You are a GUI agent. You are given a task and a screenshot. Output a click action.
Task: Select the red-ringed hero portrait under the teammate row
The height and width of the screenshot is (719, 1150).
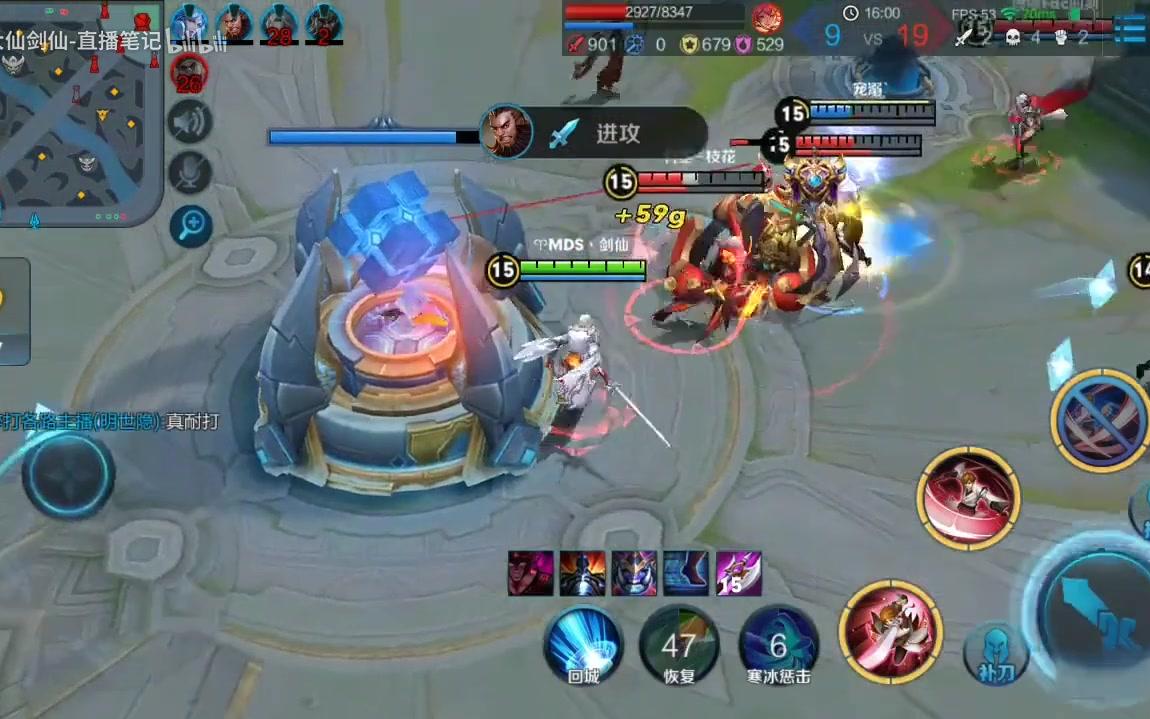click(189, 72)
